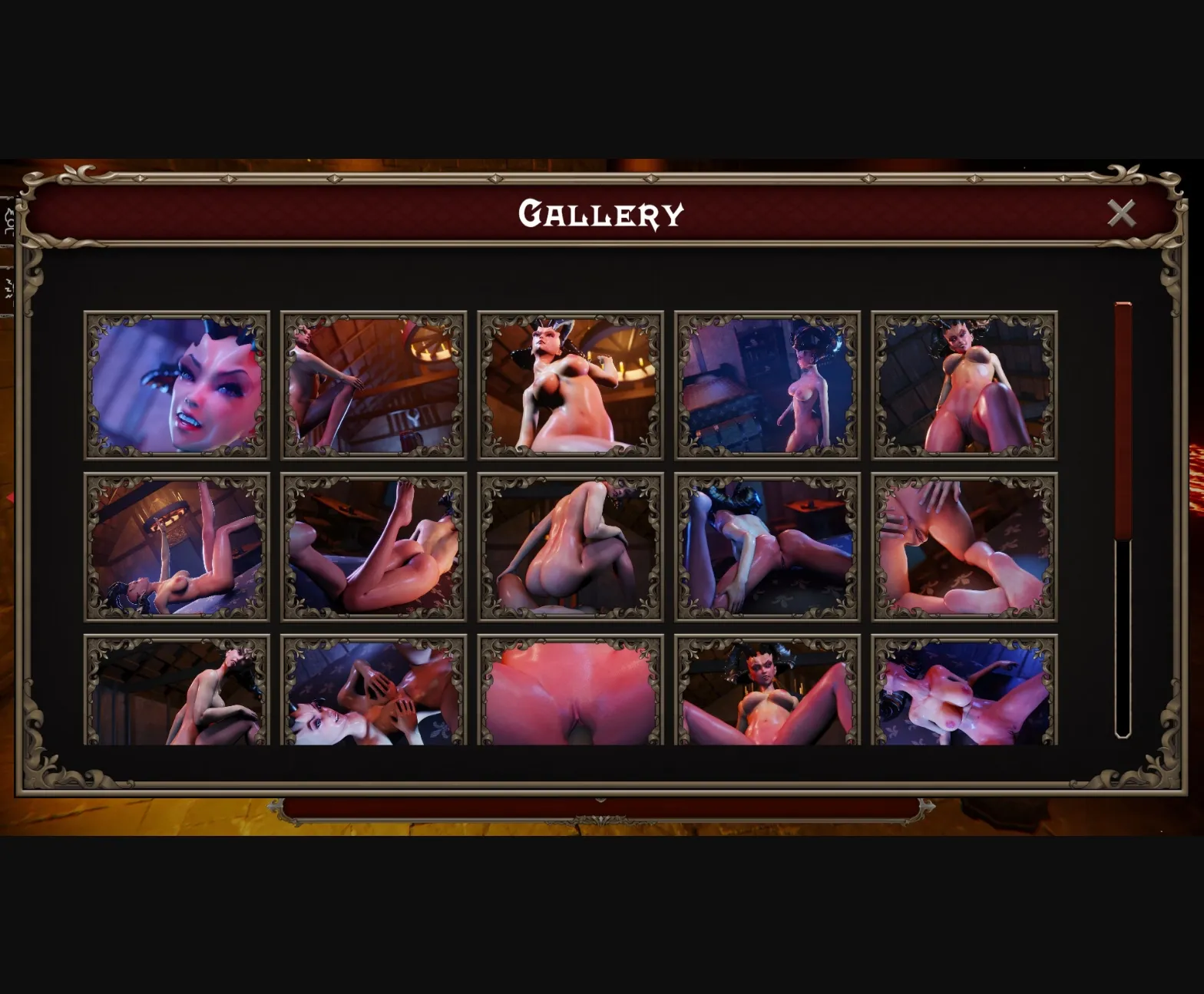Image resolution: width=1204 pixels, height=994 pixels.
Task: Click the Gallery title banner
Action: click(x=602, y=213)
